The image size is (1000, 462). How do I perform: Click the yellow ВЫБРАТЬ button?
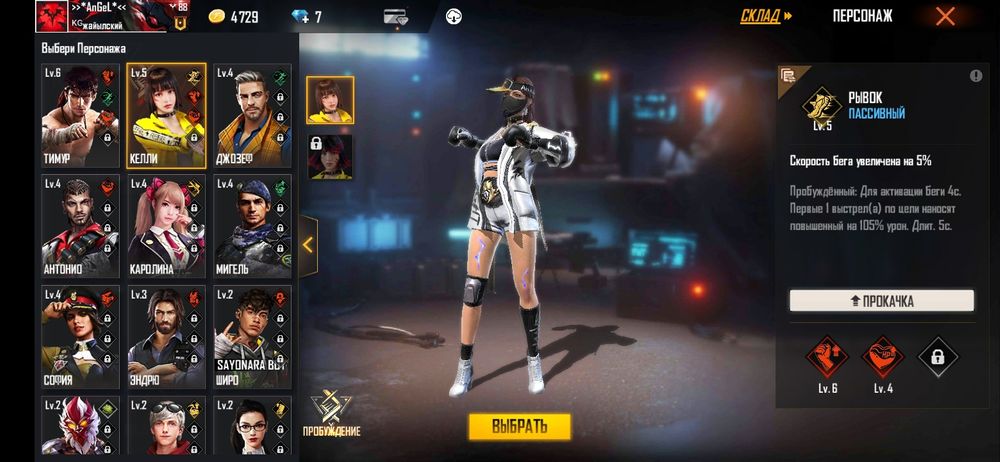pos(520,426)
